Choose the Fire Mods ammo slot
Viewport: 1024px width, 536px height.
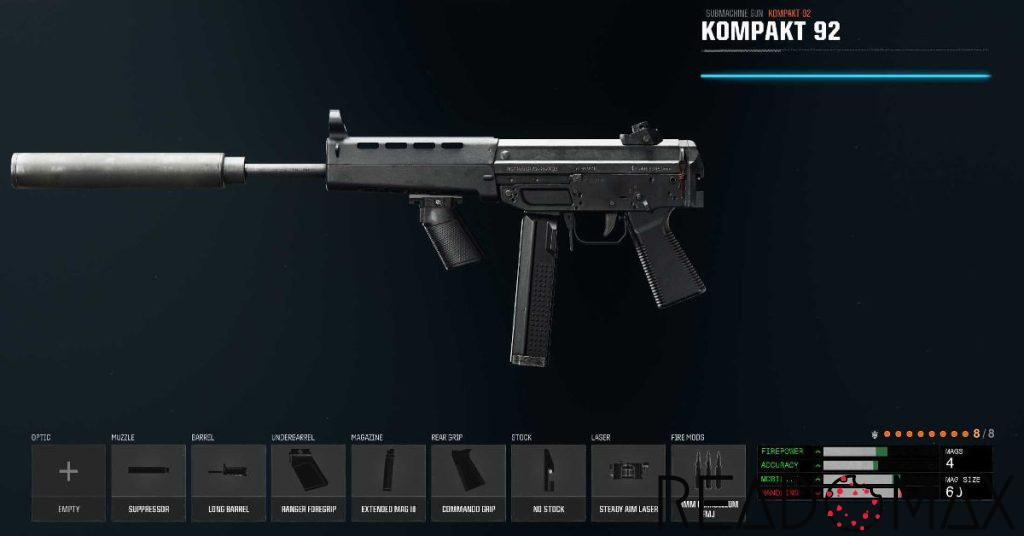tap(708, 482)
